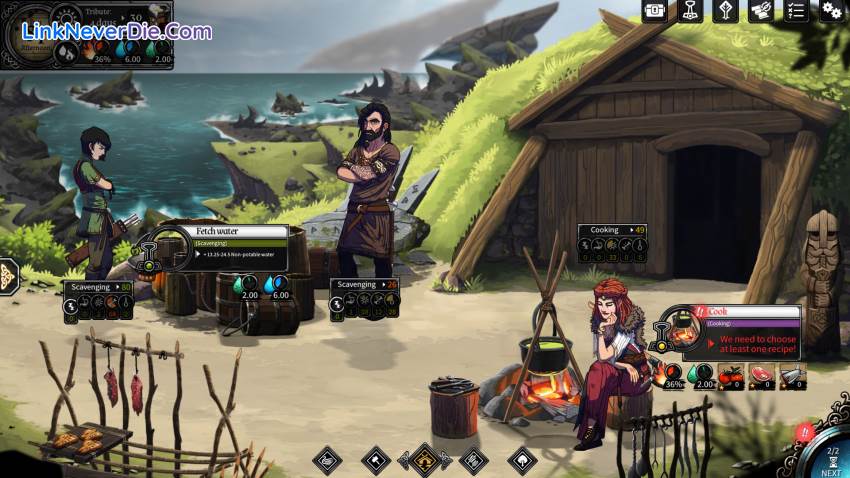This screenshot has height=478, width=850.
Task: Open the treasure chest storage menu
Action: tap(655, 11)
